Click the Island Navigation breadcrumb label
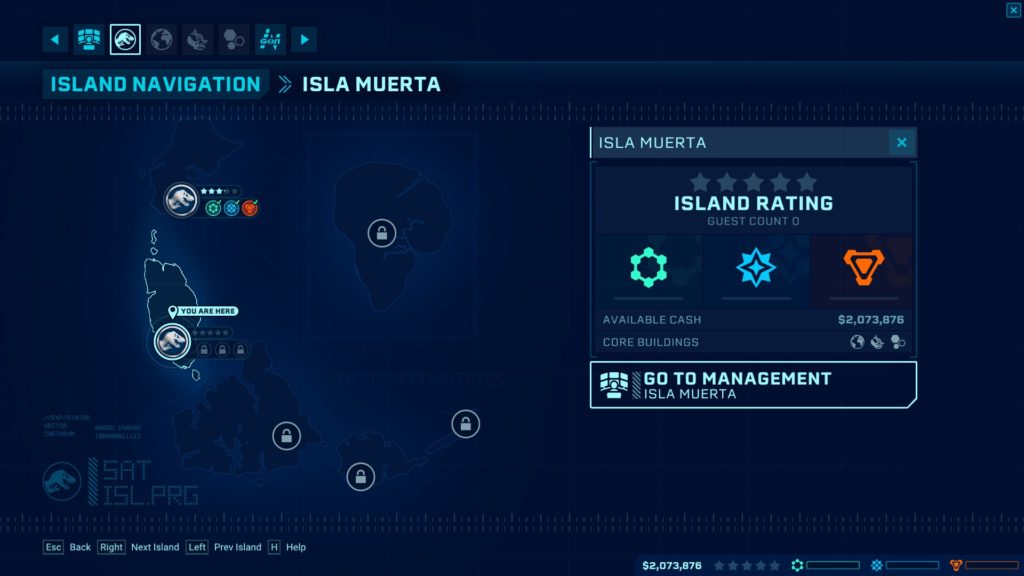This screenshot has width=1024, height=576. 155,84
